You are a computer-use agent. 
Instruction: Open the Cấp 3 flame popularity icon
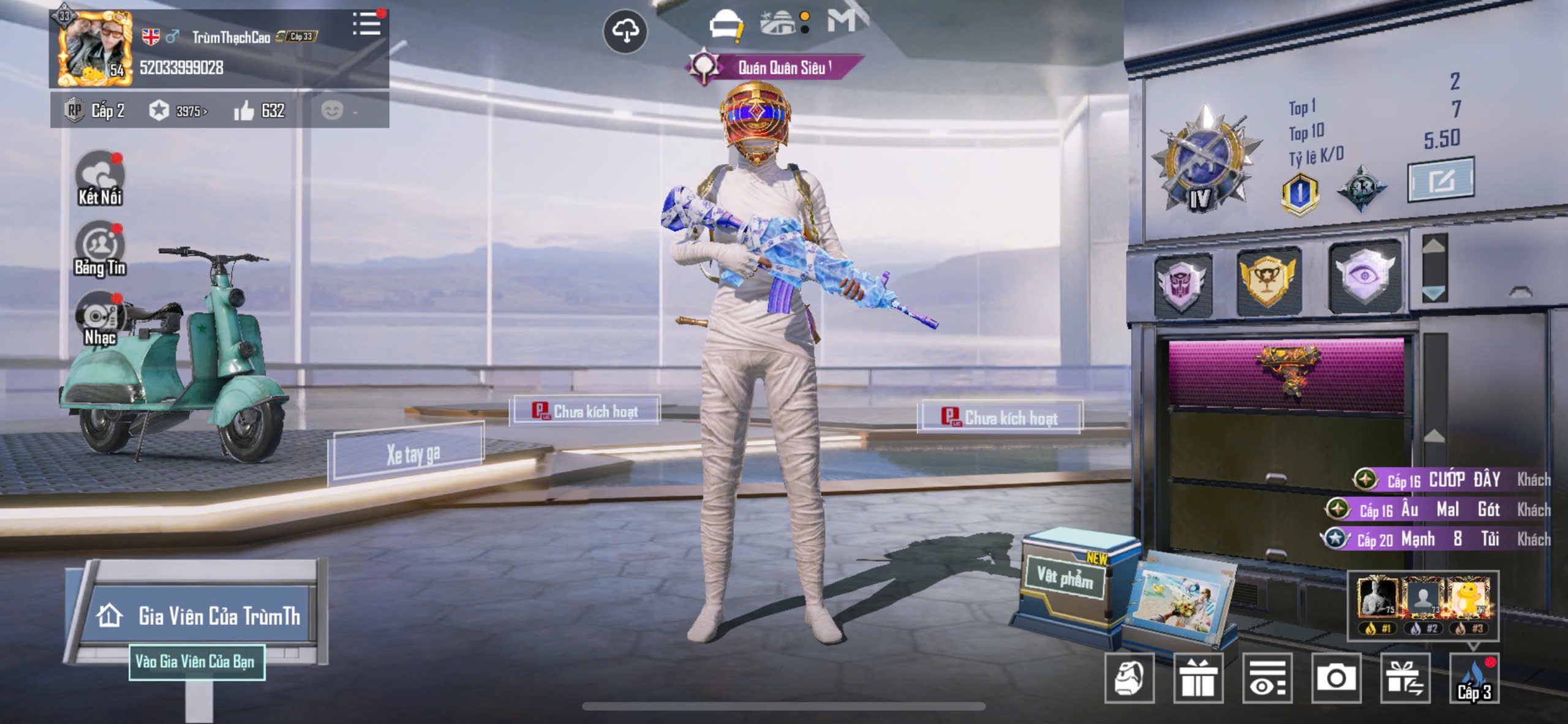(x=1474, y=679)
